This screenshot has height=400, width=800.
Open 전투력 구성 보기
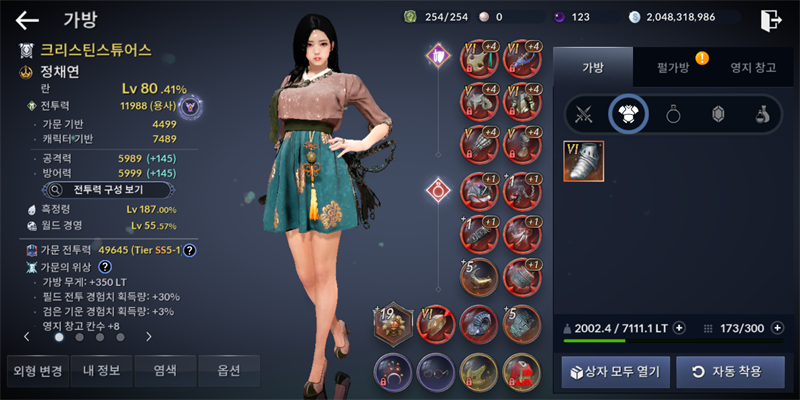[109, 188]
